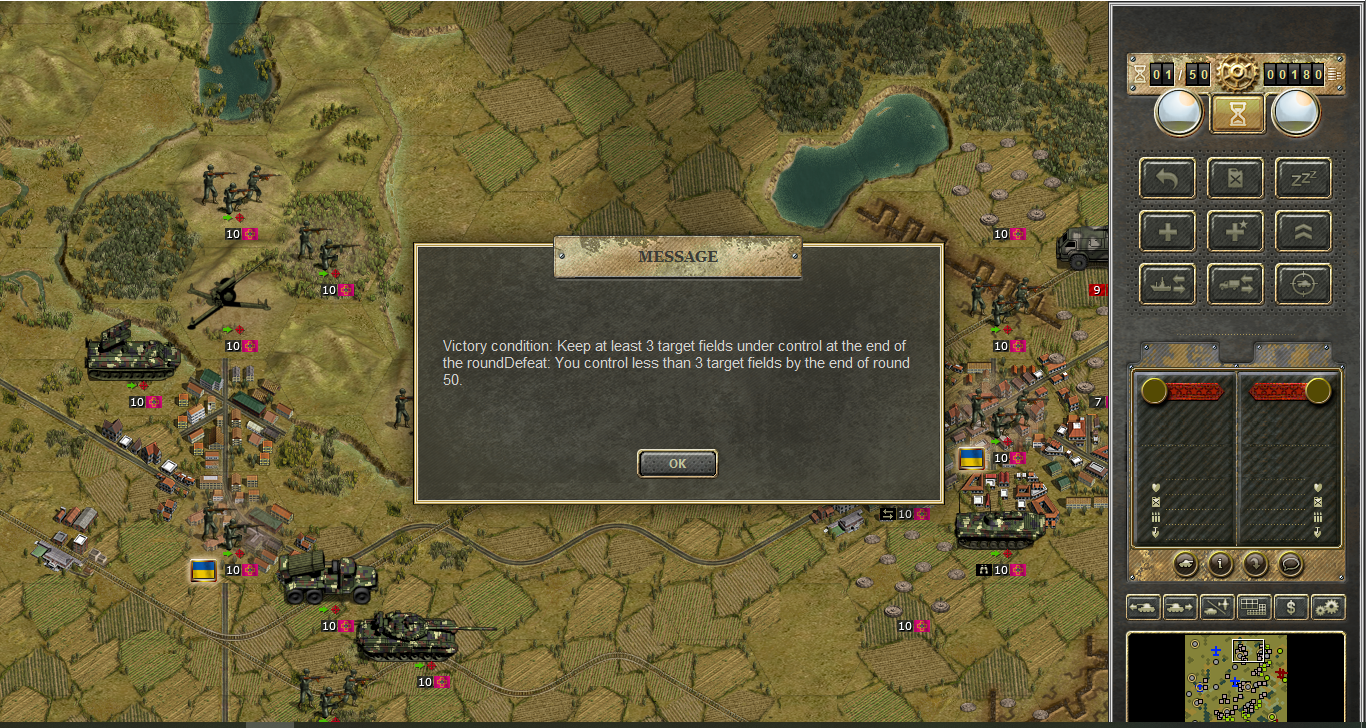Select elite reinforcements with the plus-star button
Viewport: 1366px width, 728px height.
tap(1235, 231)
